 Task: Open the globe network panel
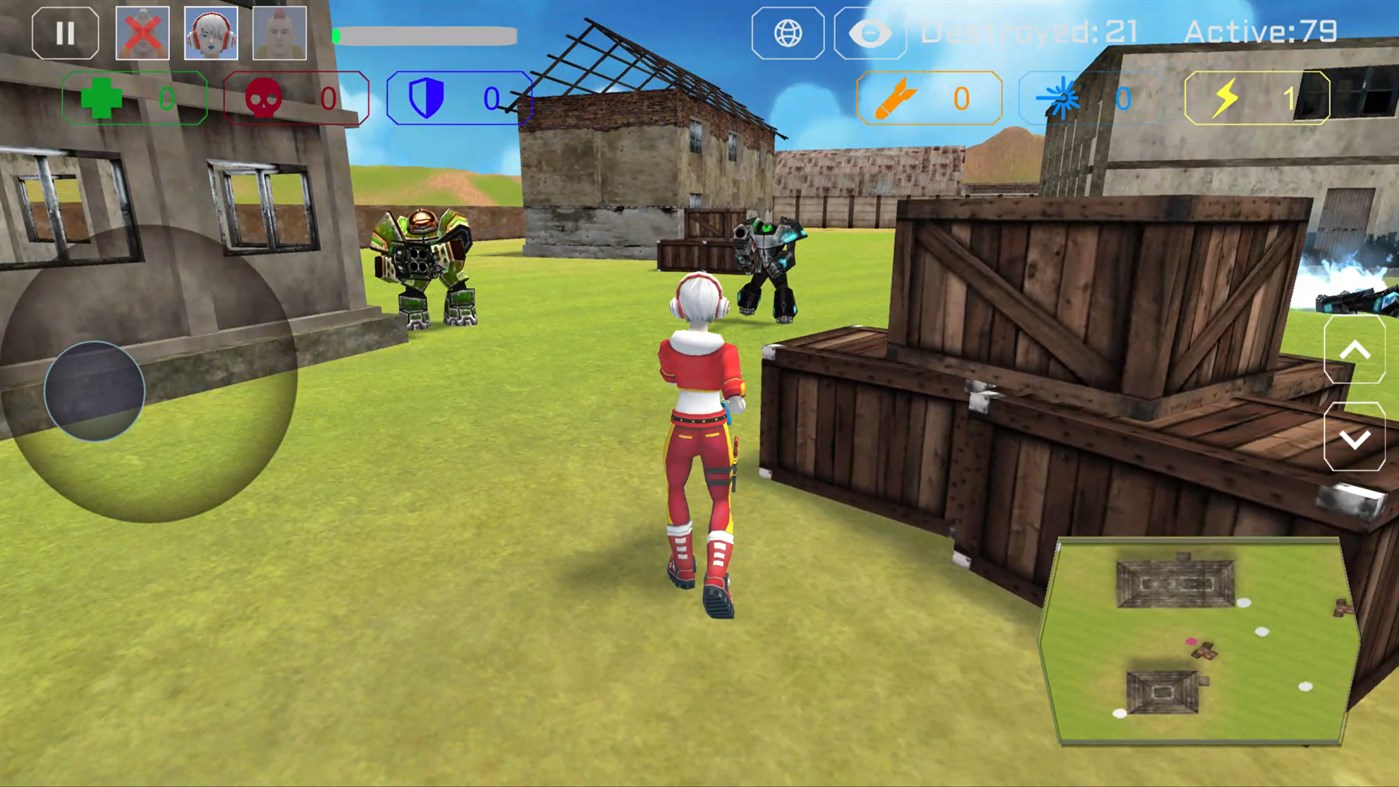787,33
